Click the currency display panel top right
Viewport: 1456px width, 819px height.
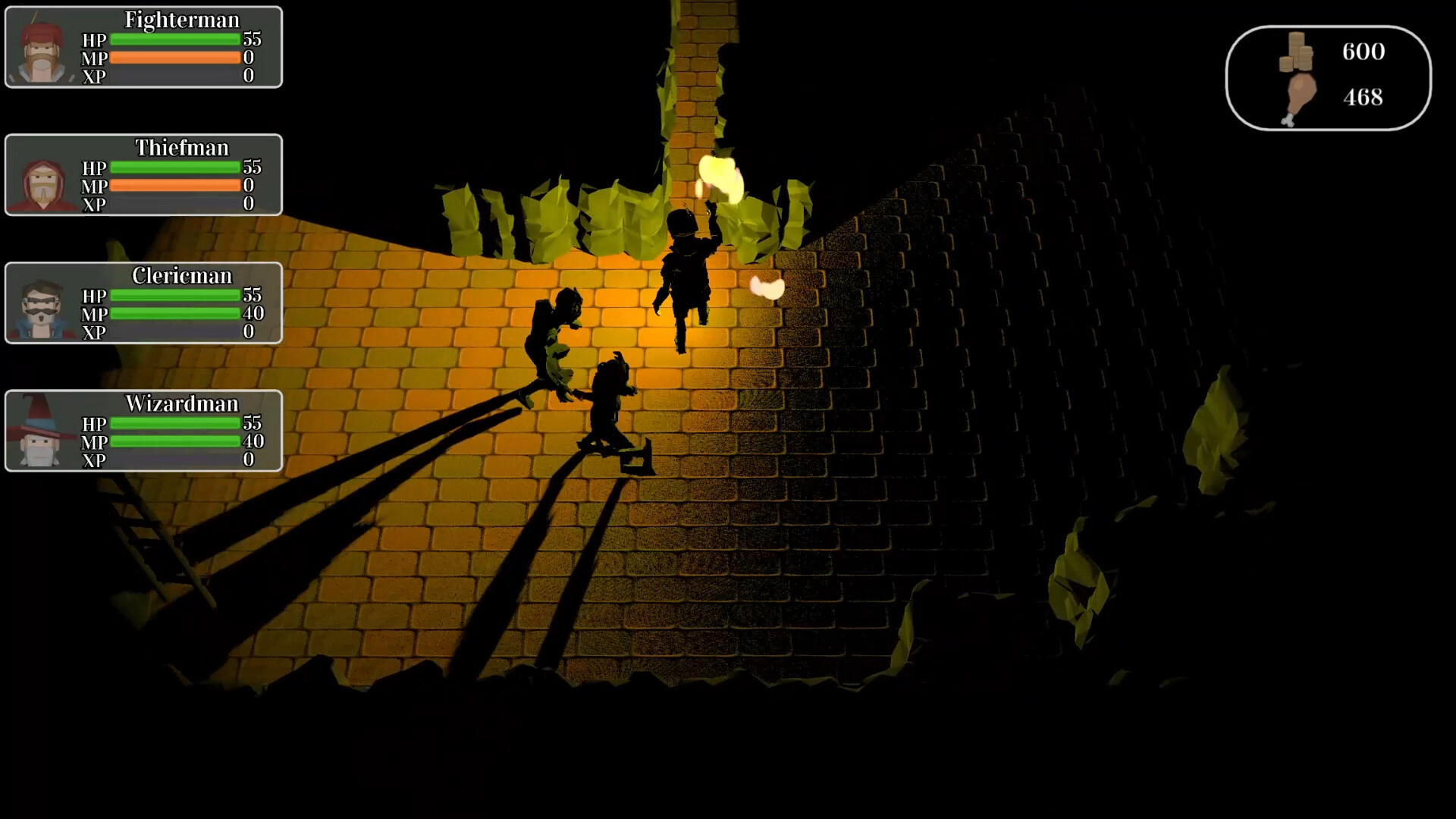[1329, 76]
